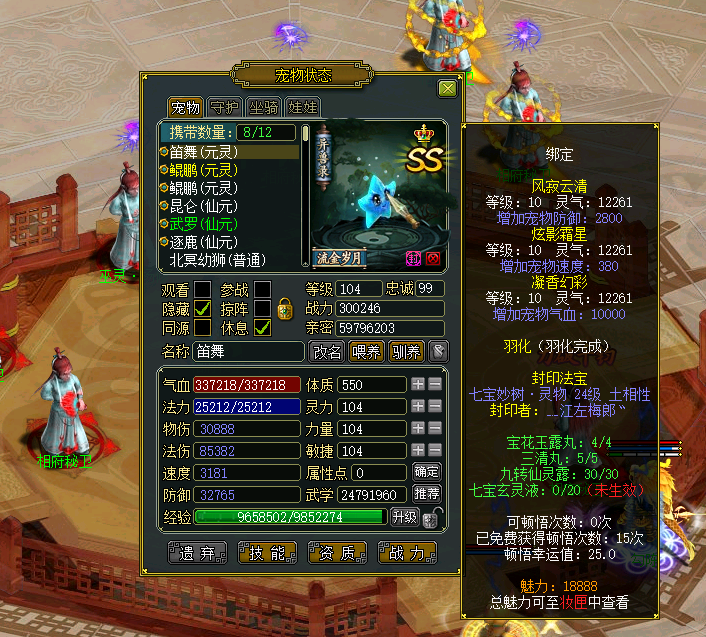Click the 驯养 tame button
This screenshot has width=706, height=637.
click(406, 351)
